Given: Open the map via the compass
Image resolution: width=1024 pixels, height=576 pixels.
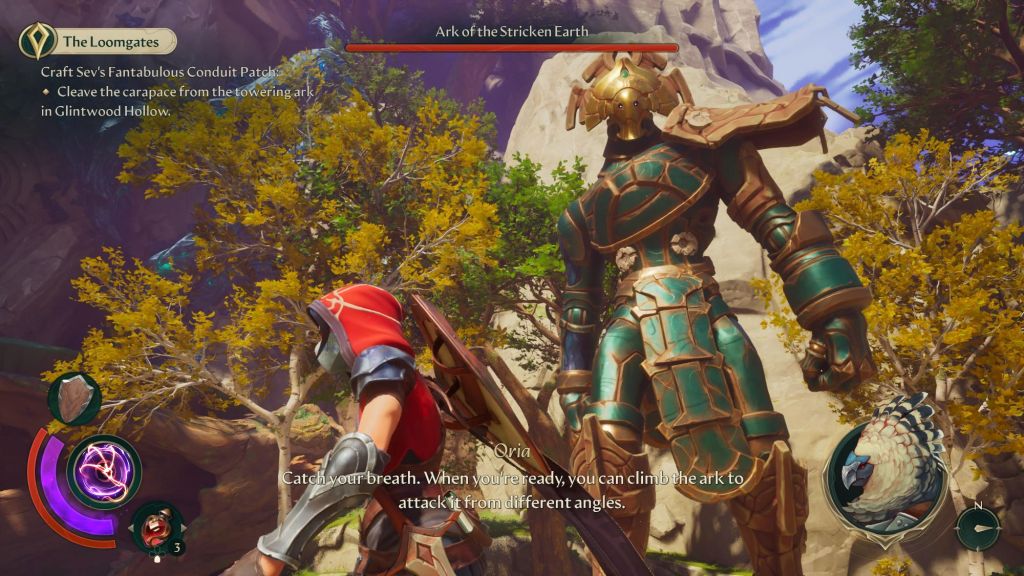Looking at the screenshot, I should tap(977, 526).
